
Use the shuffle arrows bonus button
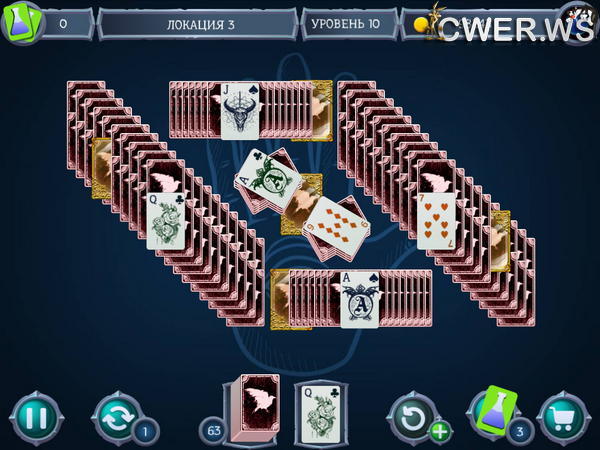coord(115,416)
